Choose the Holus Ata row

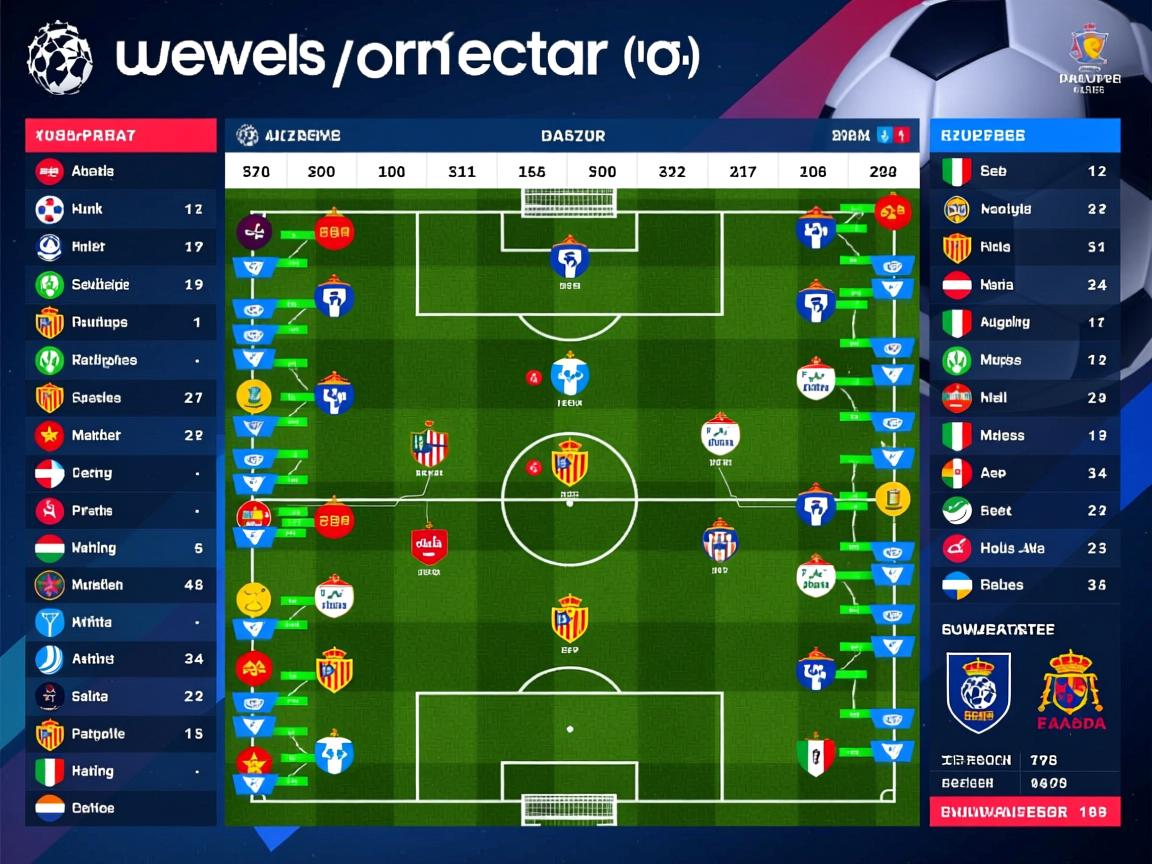[1025, 548]
